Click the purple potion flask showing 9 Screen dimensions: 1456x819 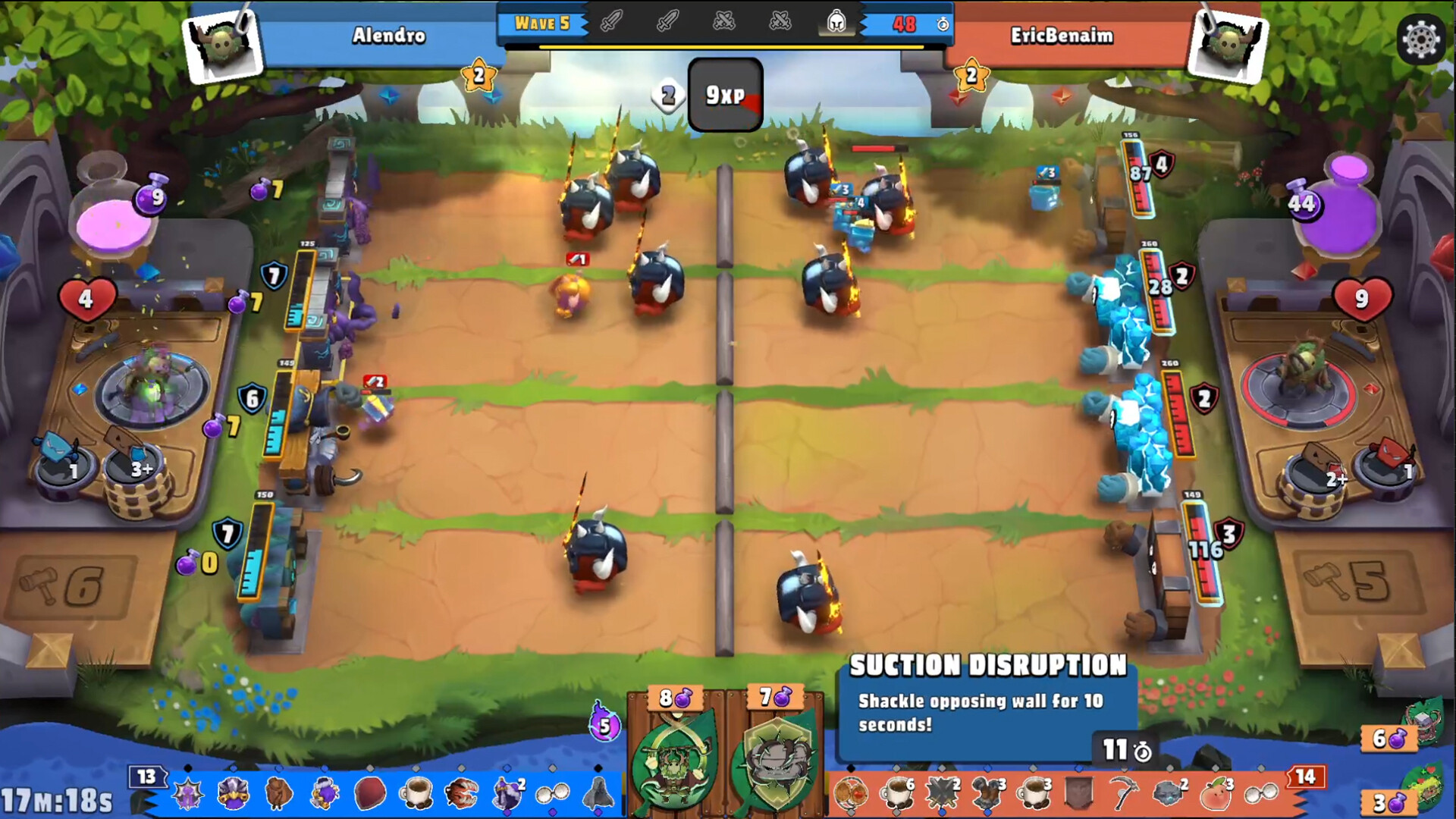(x=150, y=199)
